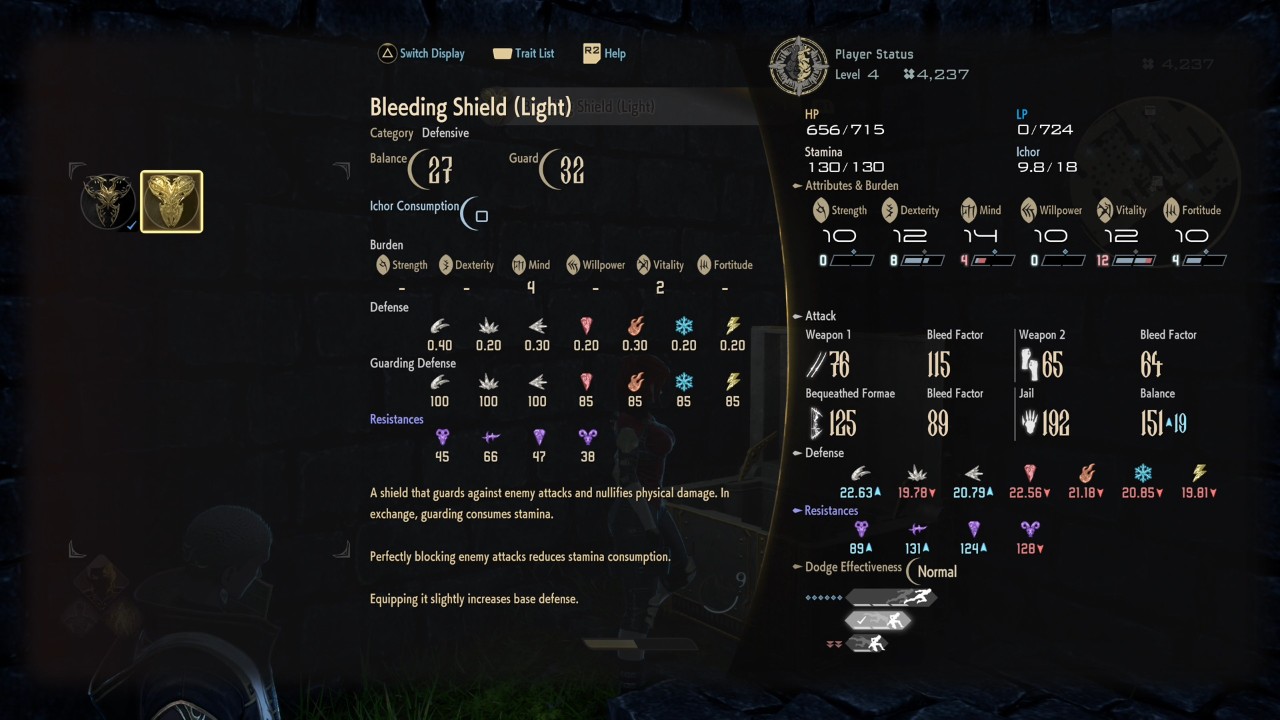
Task: Select the Jail hand icon in Attack section
Action: (x=1030, y=423)
